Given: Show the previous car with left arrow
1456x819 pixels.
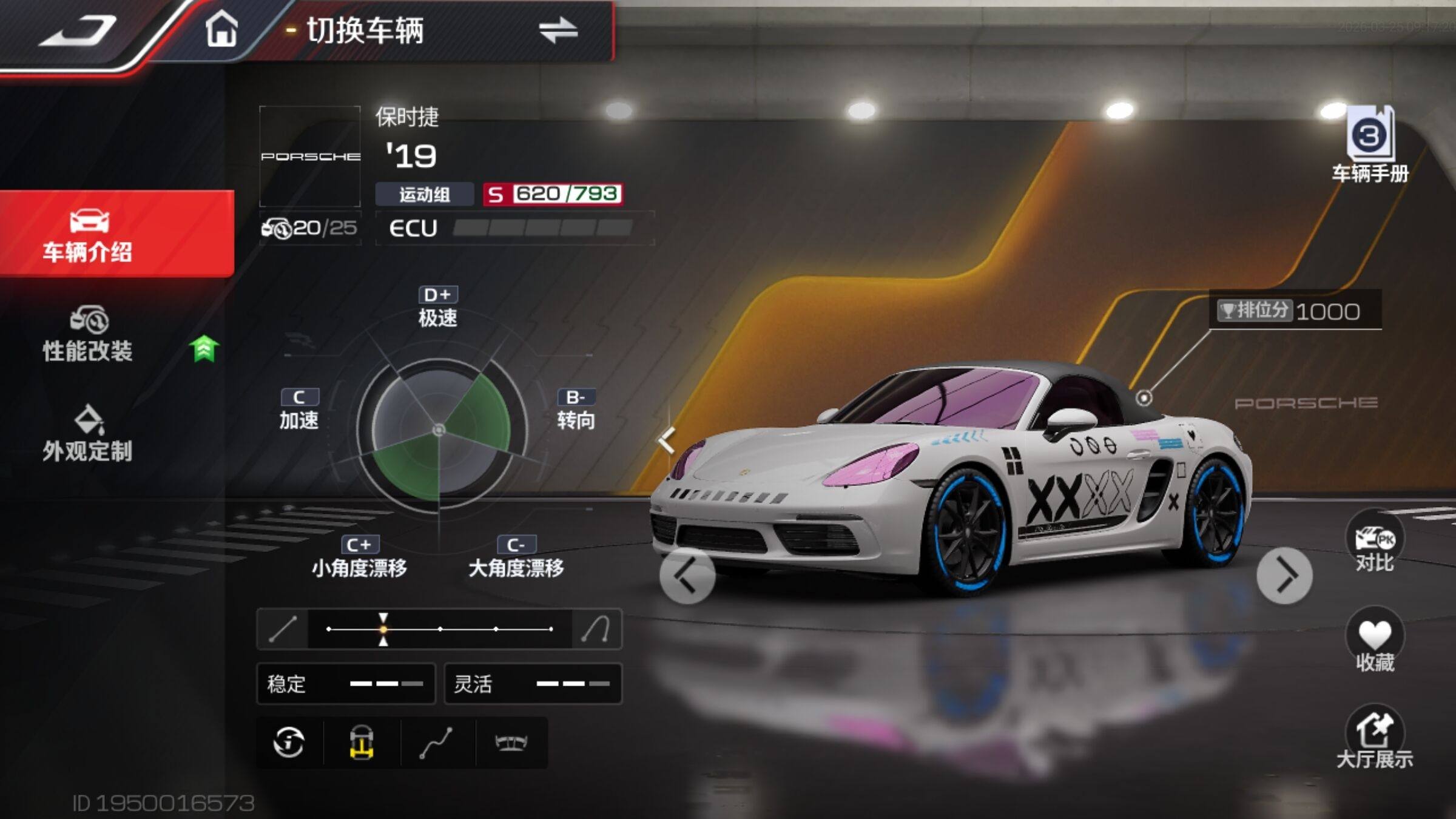Looking at the screenshot, I should coord(687,576).
